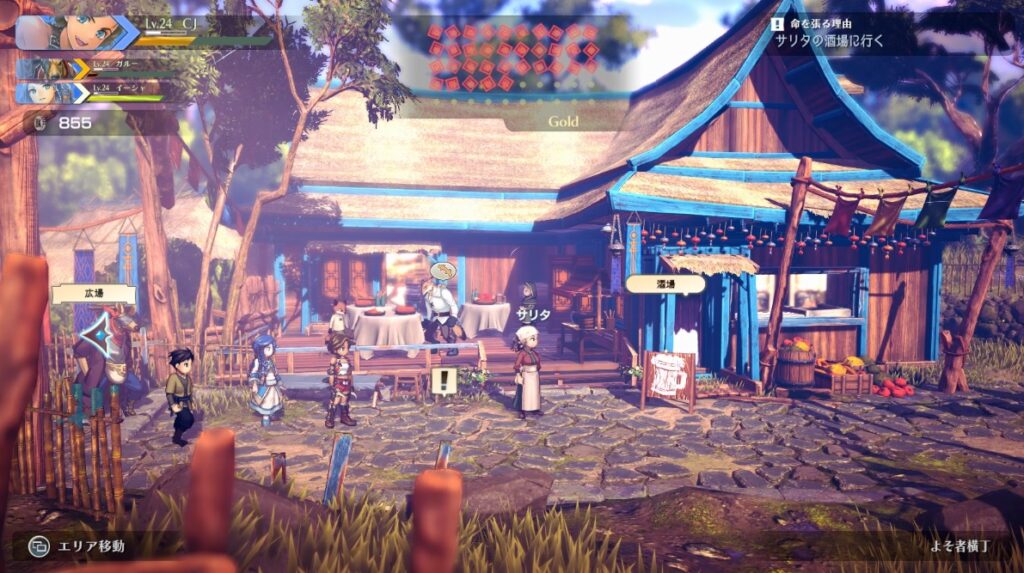Select the beastman party member's portrait

pyautogui.click(x=50, y=69)
